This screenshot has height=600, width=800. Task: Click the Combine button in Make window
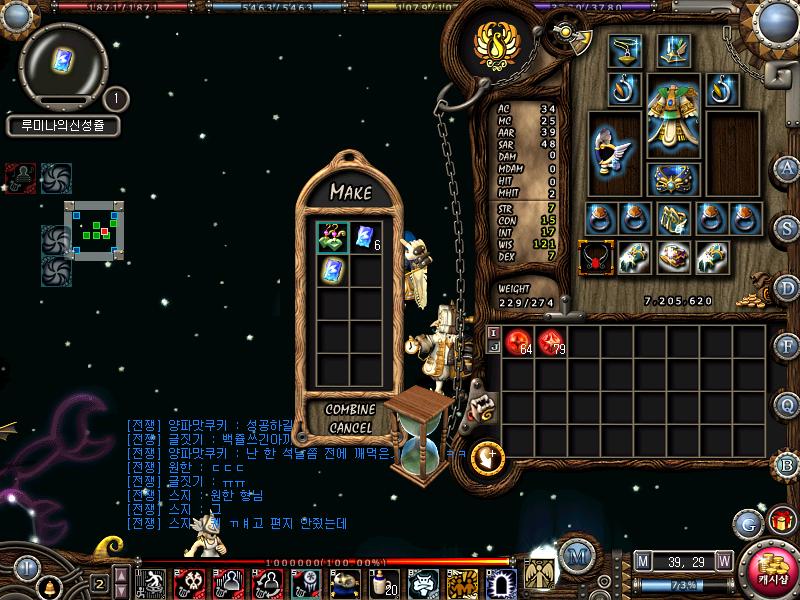350,409
